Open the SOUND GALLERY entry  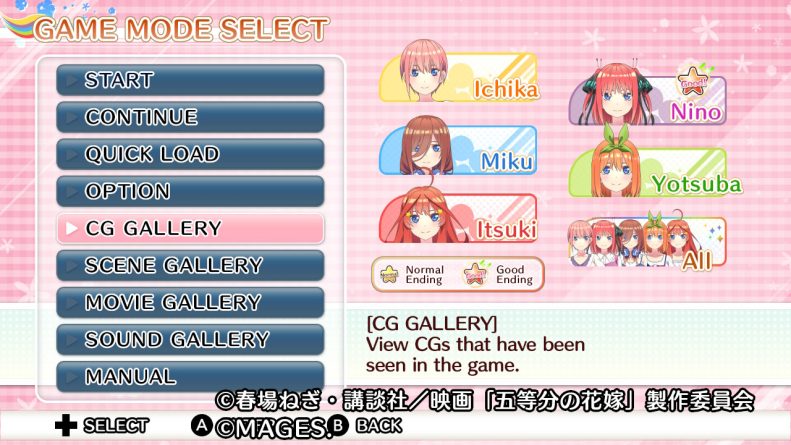pos(190,339)
